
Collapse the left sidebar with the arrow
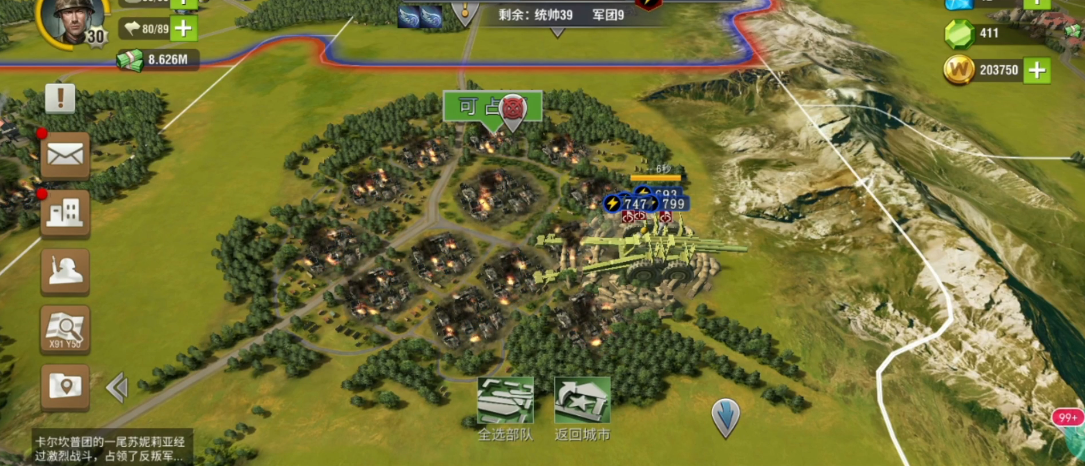(x=117, y=387)
